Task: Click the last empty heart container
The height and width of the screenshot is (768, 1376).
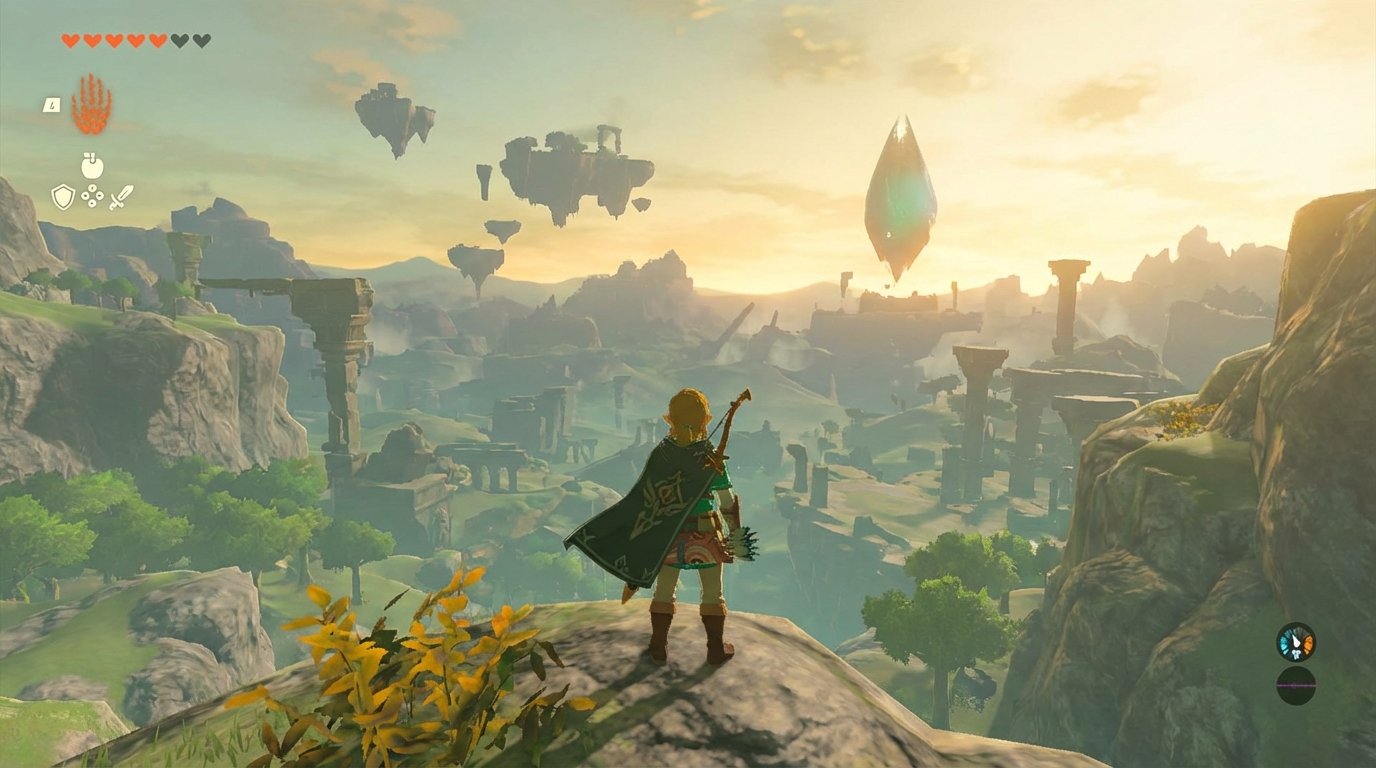Action: [200, 40]
